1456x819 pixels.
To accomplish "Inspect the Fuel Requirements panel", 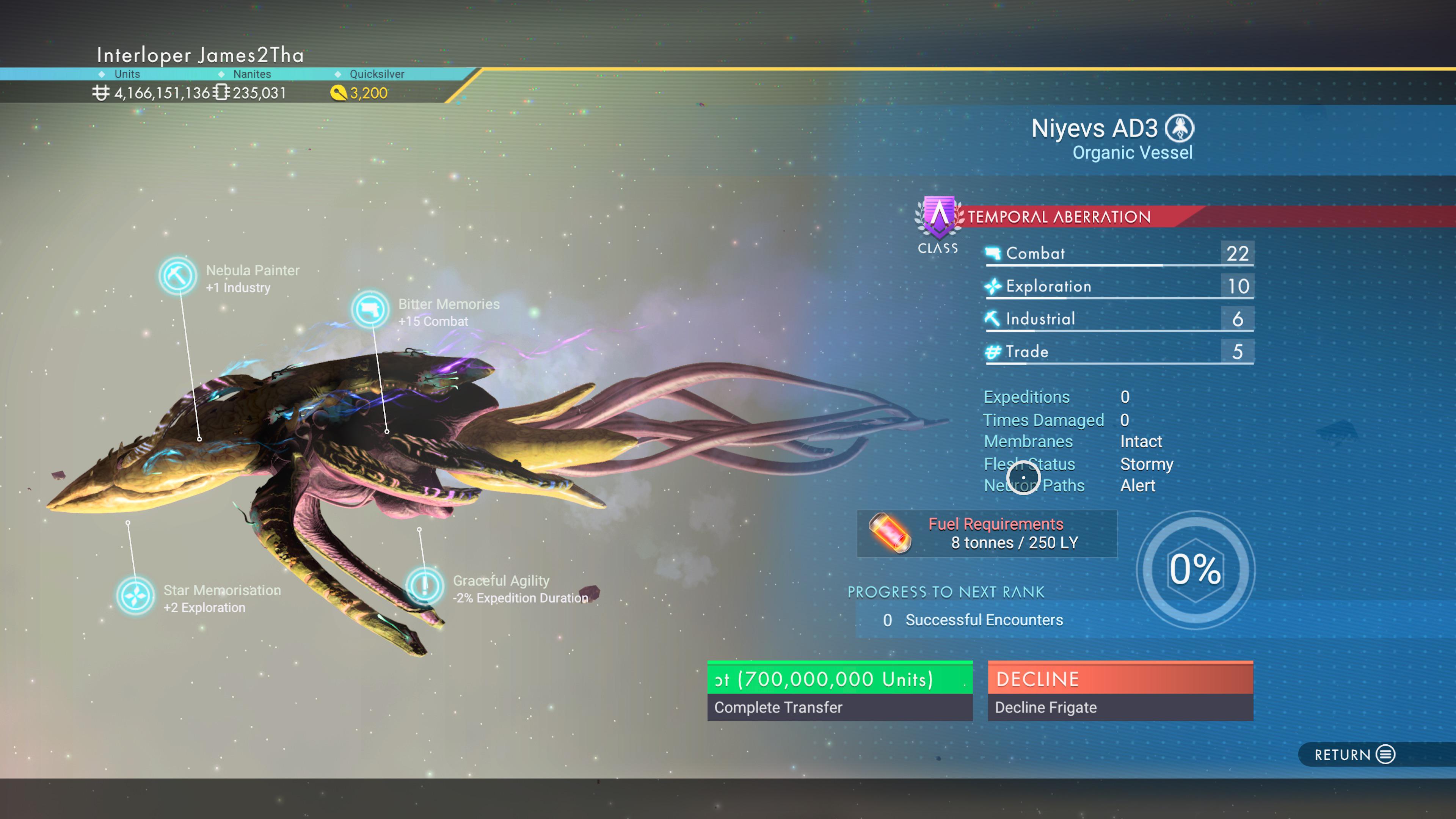I will (986, 533).
